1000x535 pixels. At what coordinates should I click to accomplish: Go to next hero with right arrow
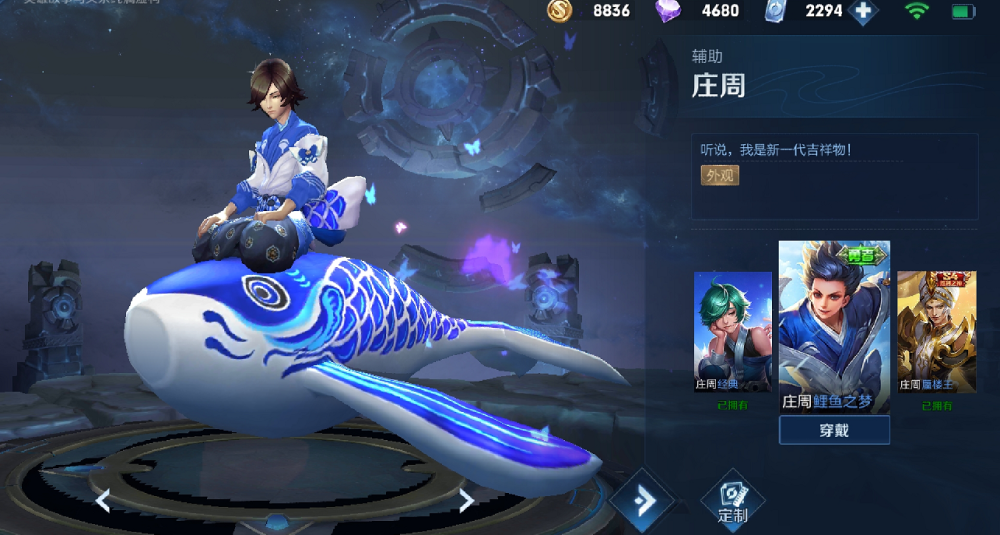click(466, 500)
